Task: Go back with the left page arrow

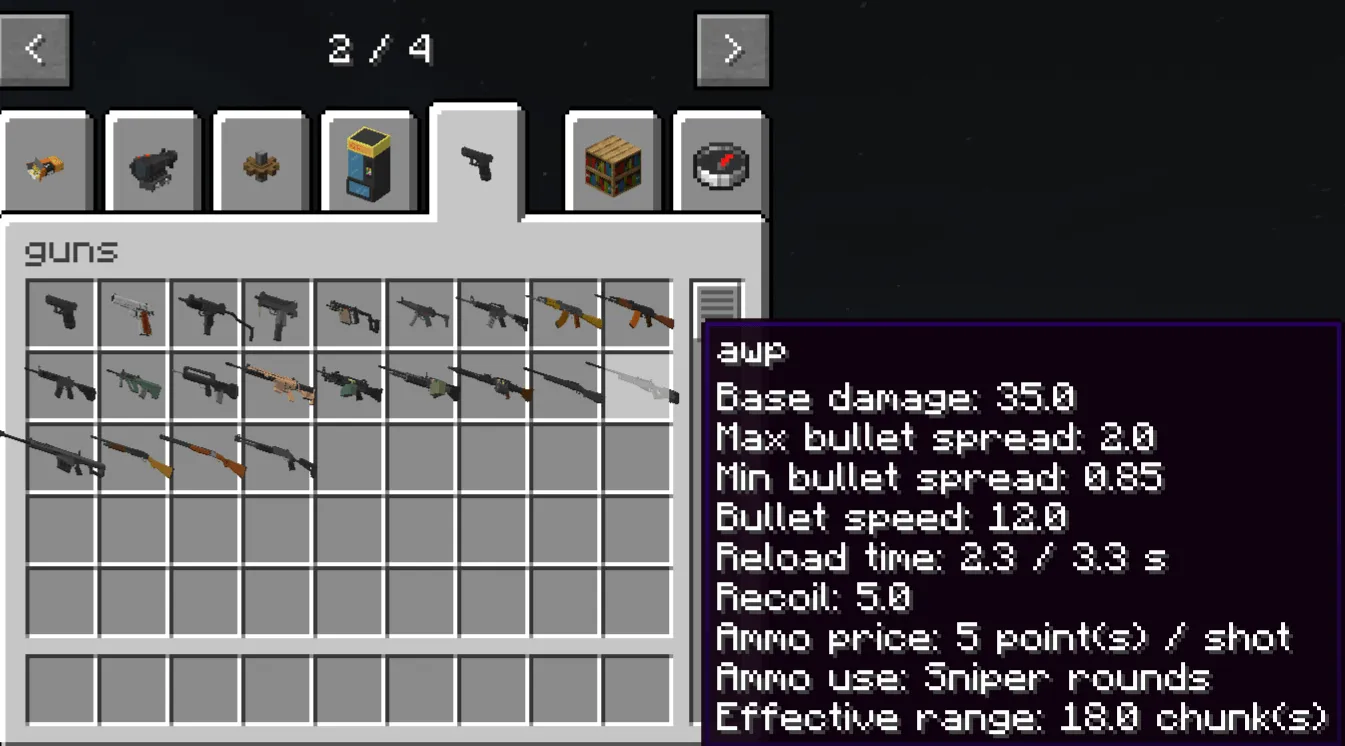Action: click(35, 49)
